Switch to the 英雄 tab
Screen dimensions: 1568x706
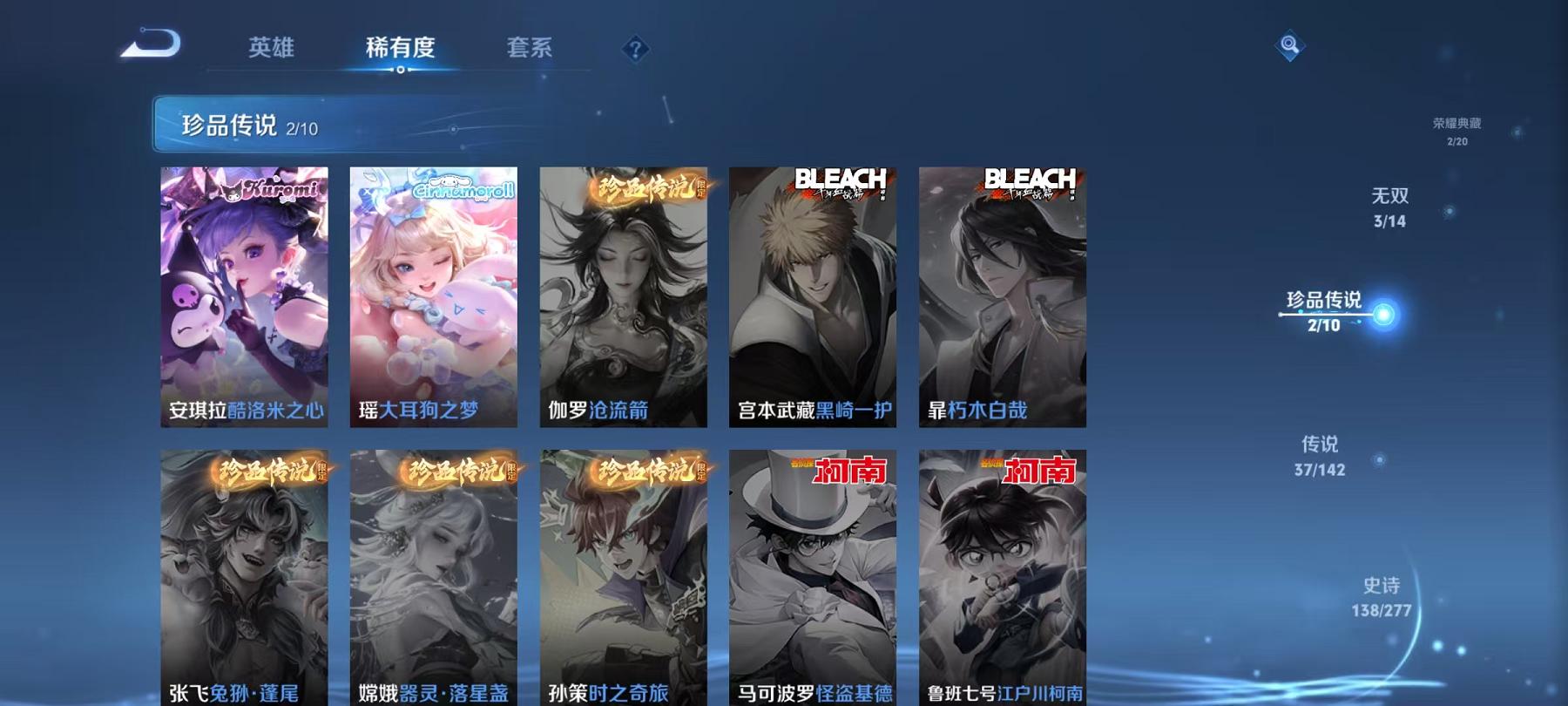pos(272,50)
